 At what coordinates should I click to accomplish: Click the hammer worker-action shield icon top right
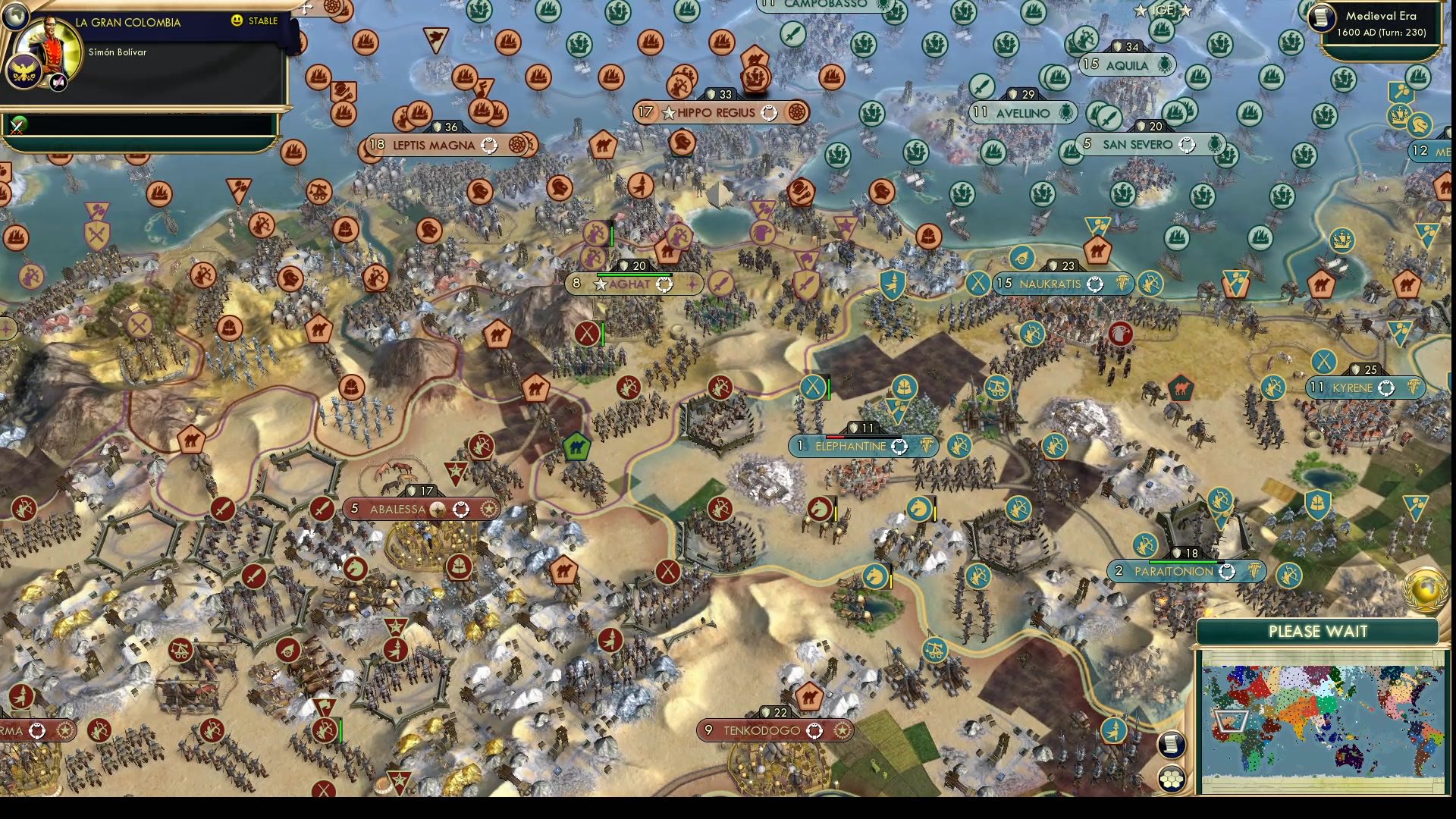point(1401,93)
